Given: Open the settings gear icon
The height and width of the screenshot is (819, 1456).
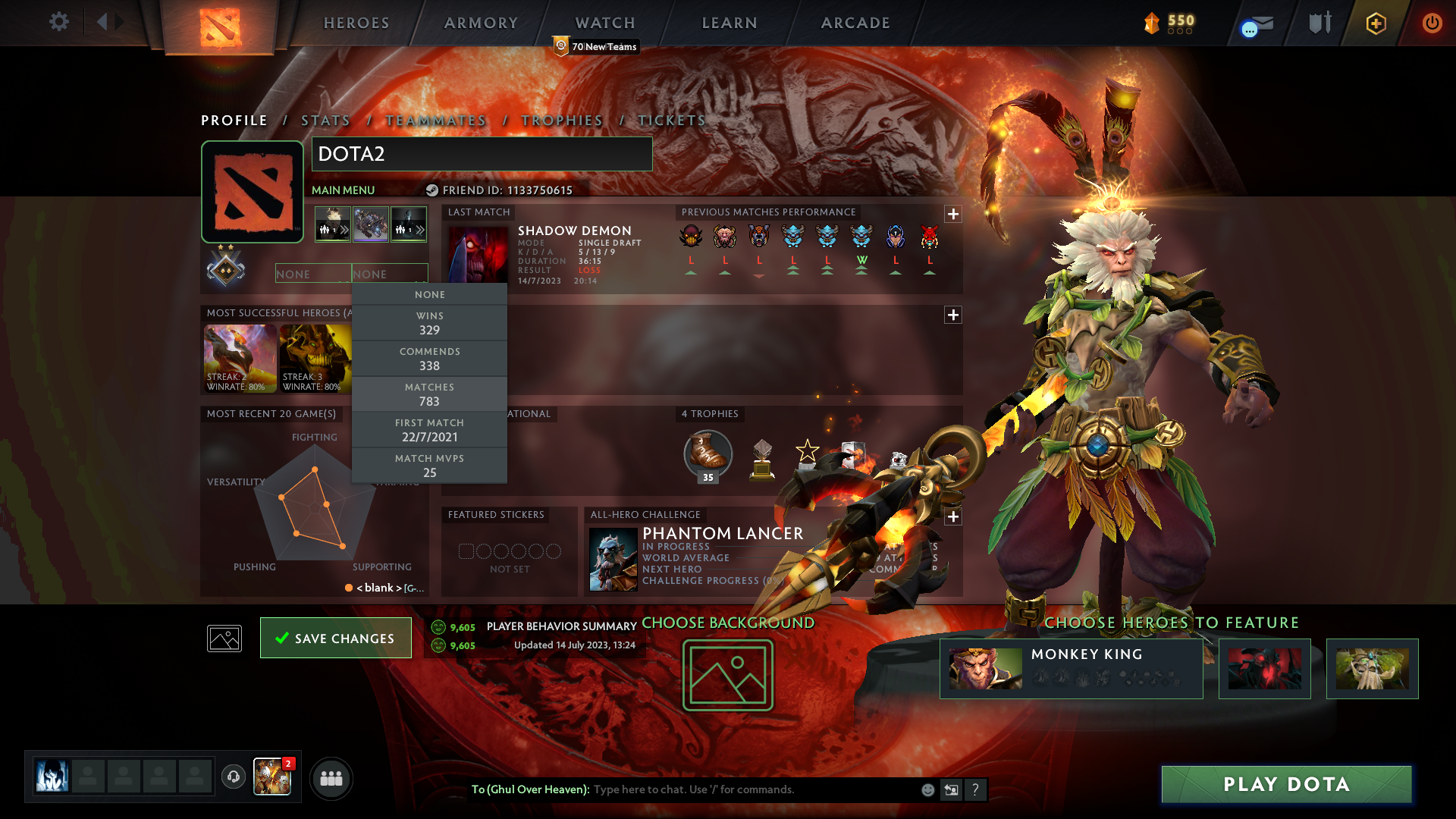Looking at the screenshot, I should [59, 23].
